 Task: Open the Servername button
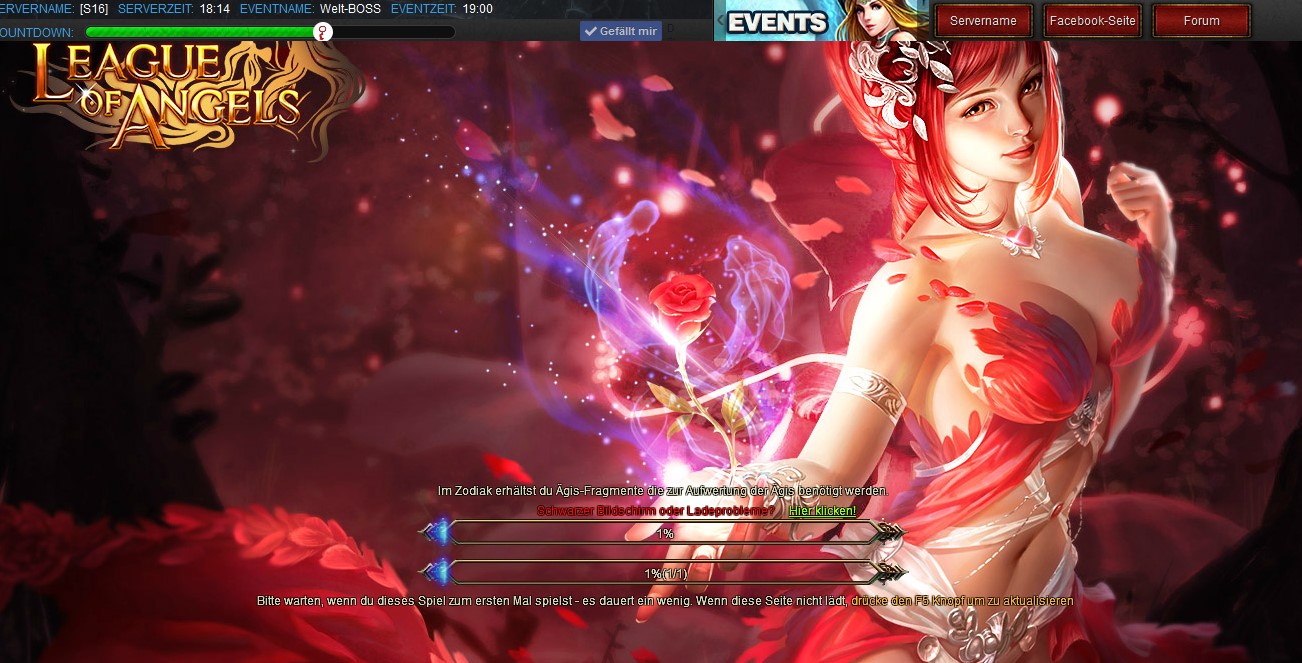tap(983, 21)
